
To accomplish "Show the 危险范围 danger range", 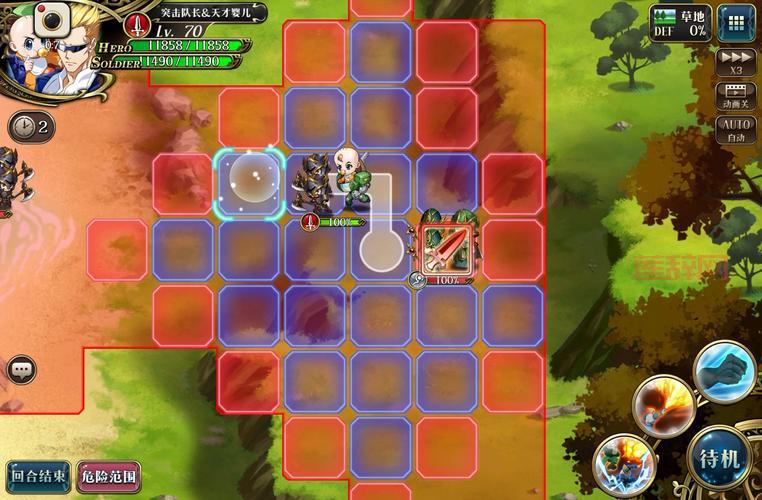I will click(x=109, y=476).
